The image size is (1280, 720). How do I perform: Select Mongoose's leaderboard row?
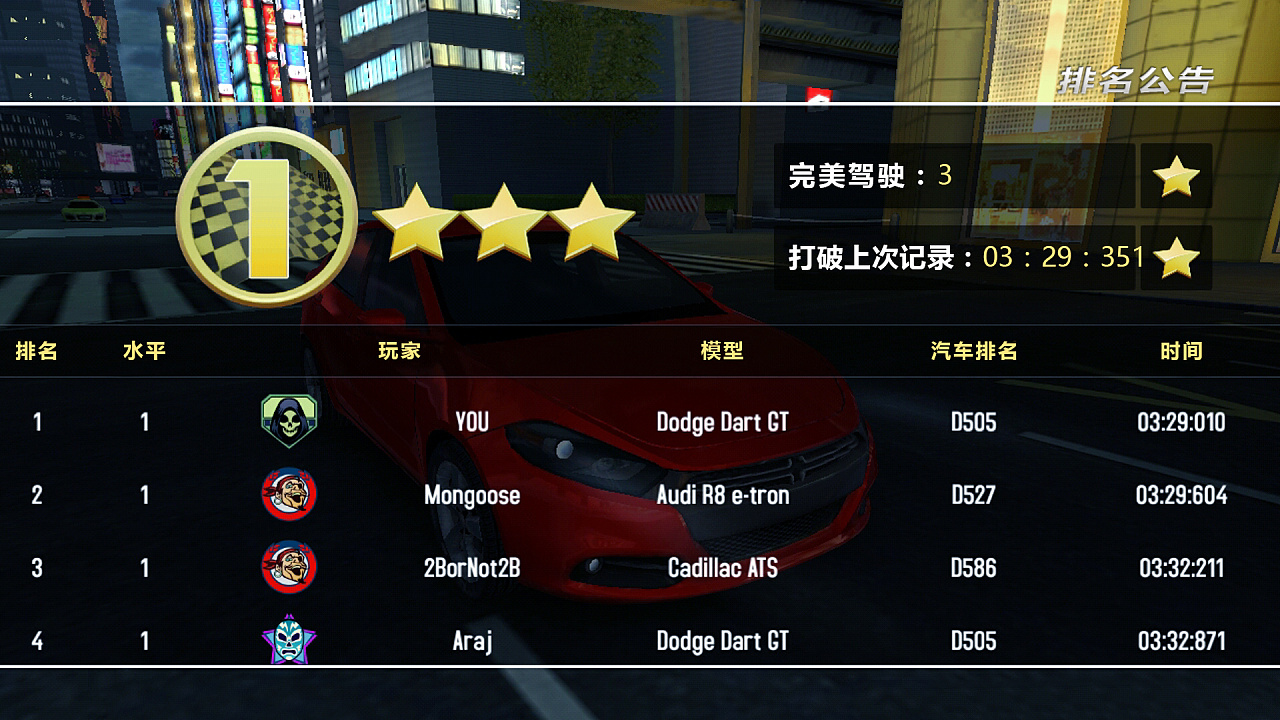[640, 494]
